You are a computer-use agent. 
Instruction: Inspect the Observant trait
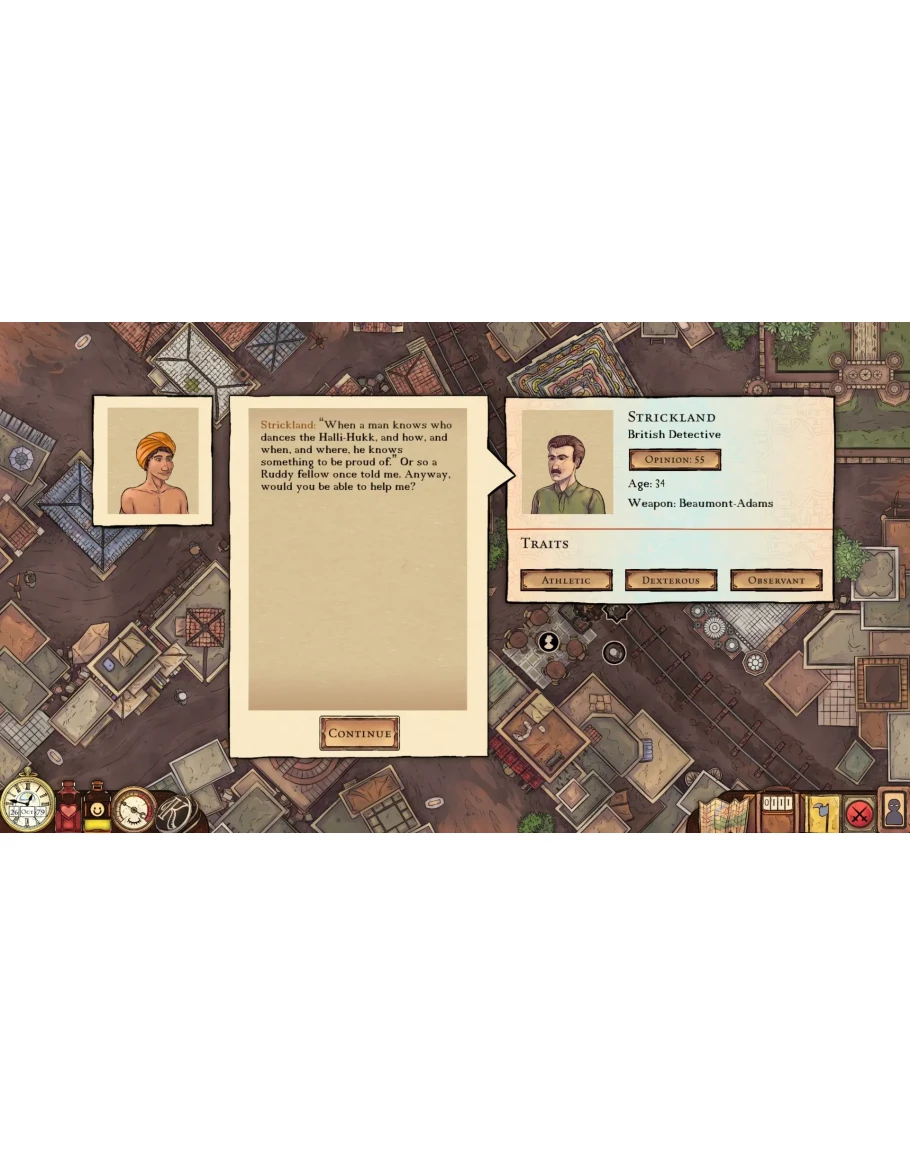pos(776,580)
